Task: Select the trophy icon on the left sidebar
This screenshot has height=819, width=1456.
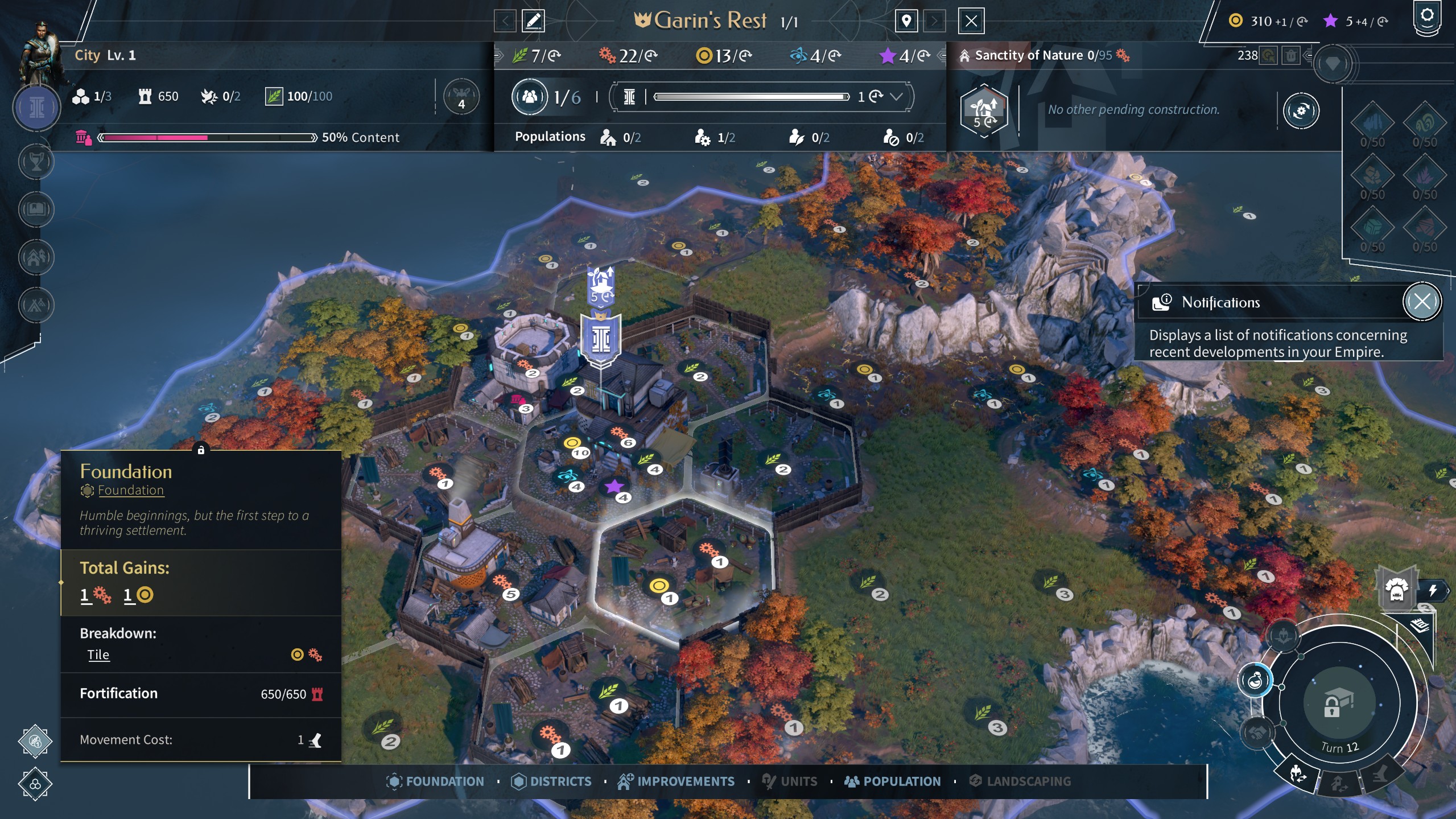Action: (x=35, y=163)
